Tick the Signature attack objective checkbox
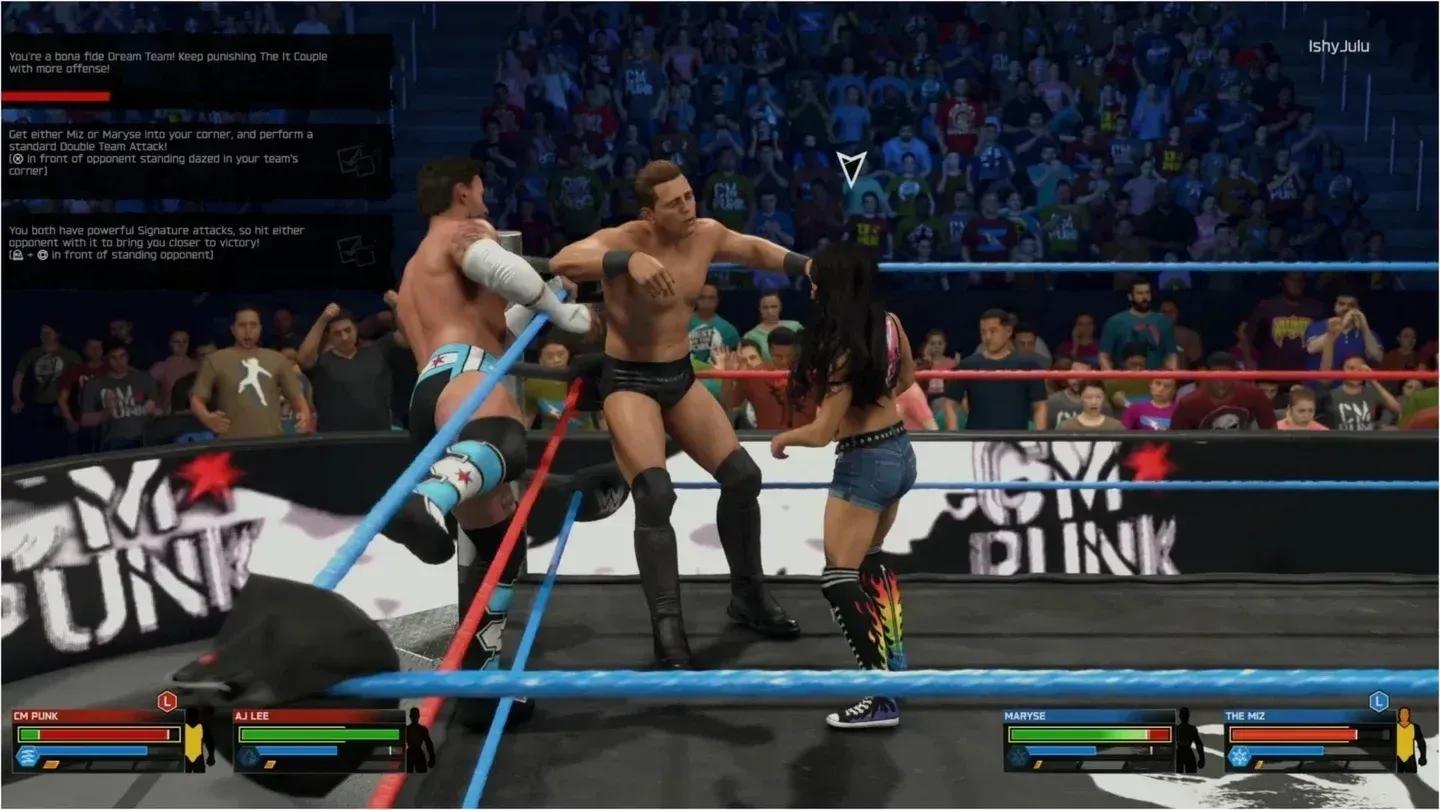 [x=355, y=250]
